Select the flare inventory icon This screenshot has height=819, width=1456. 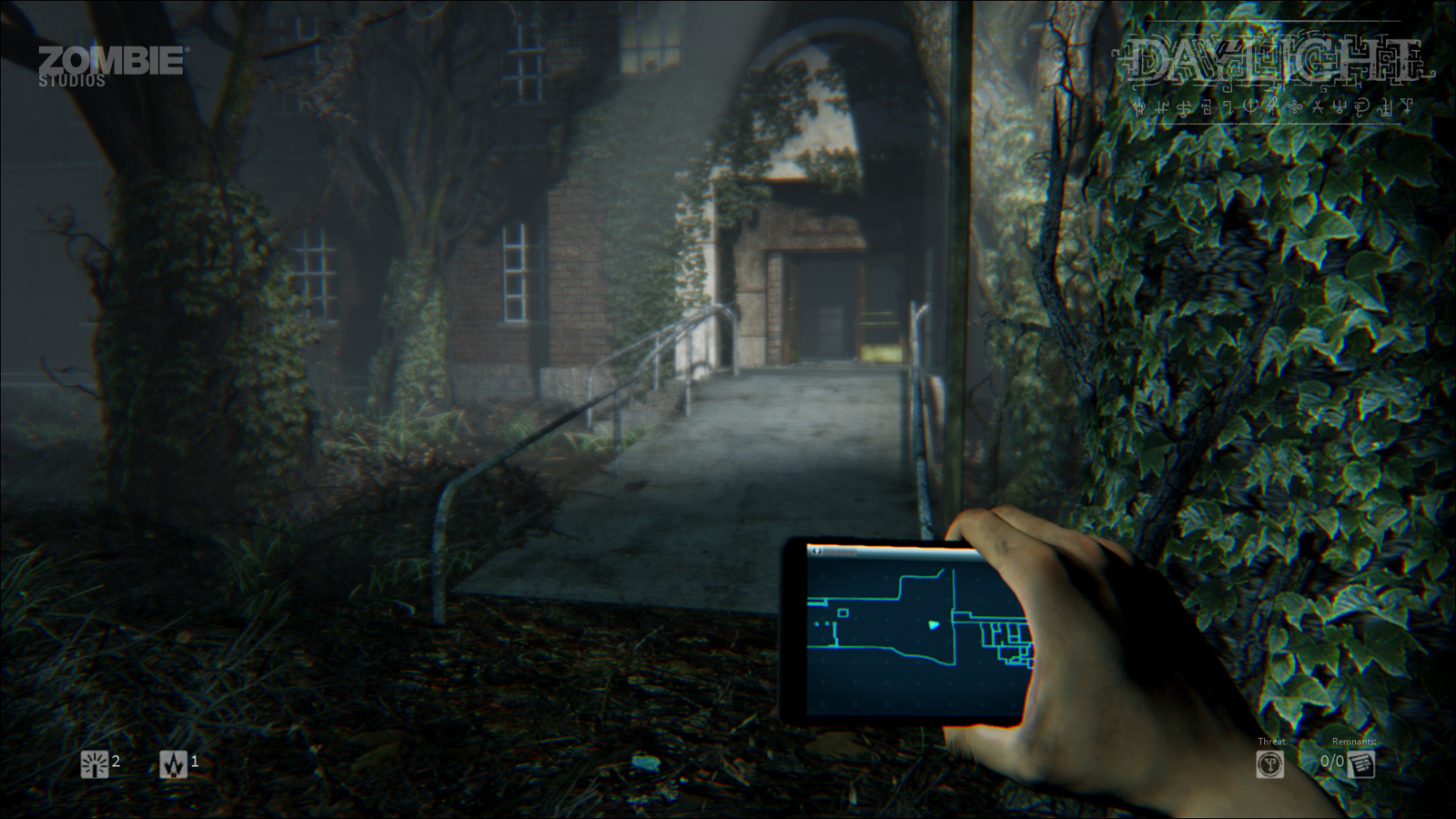pyautogui.click(x=172, y=763)
